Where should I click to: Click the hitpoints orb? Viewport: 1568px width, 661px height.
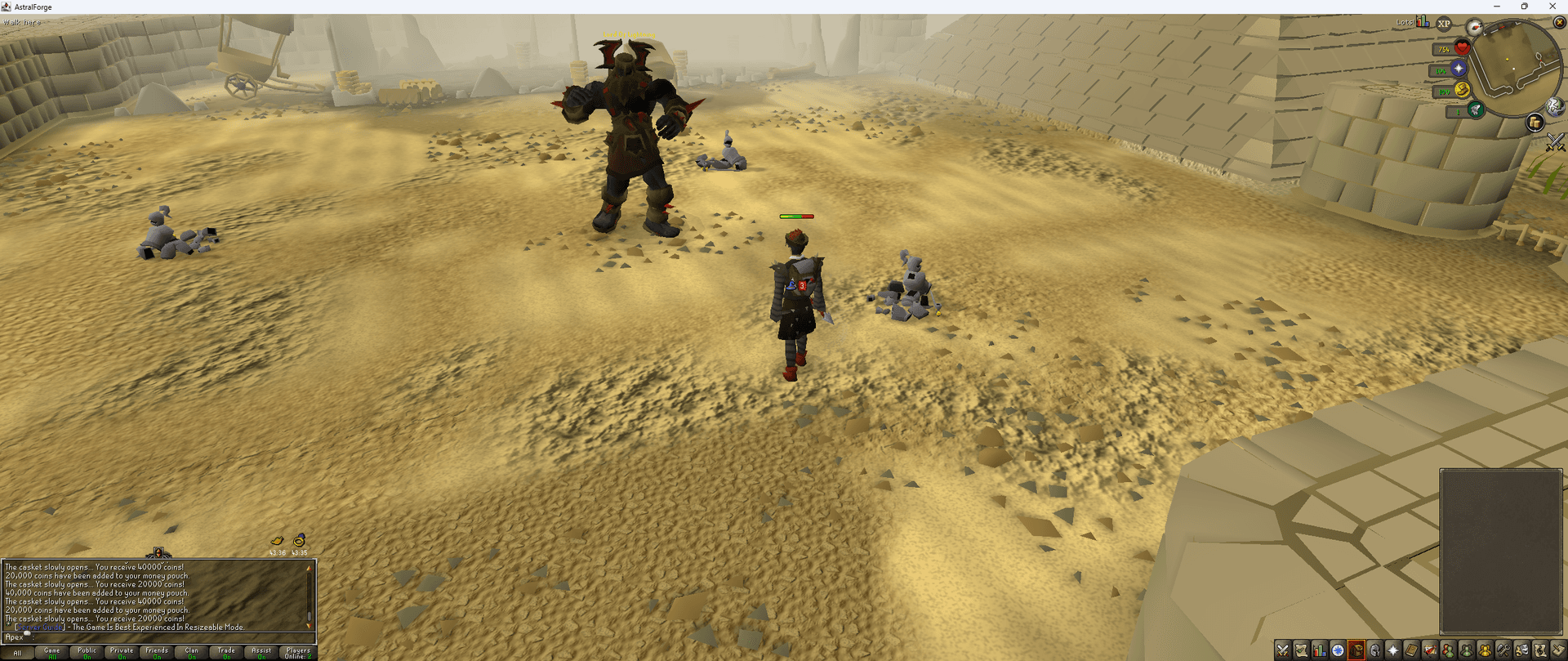(x=1462, y=49)
